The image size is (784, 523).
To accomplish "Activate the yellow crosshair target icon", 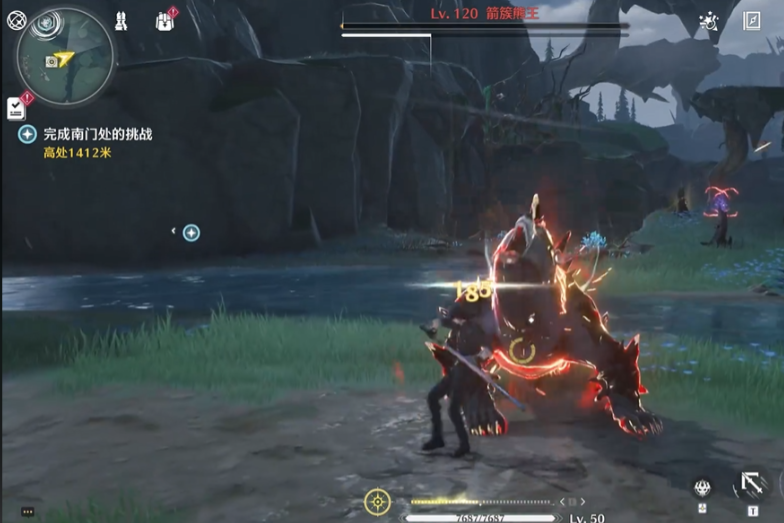I will [377, 501].
